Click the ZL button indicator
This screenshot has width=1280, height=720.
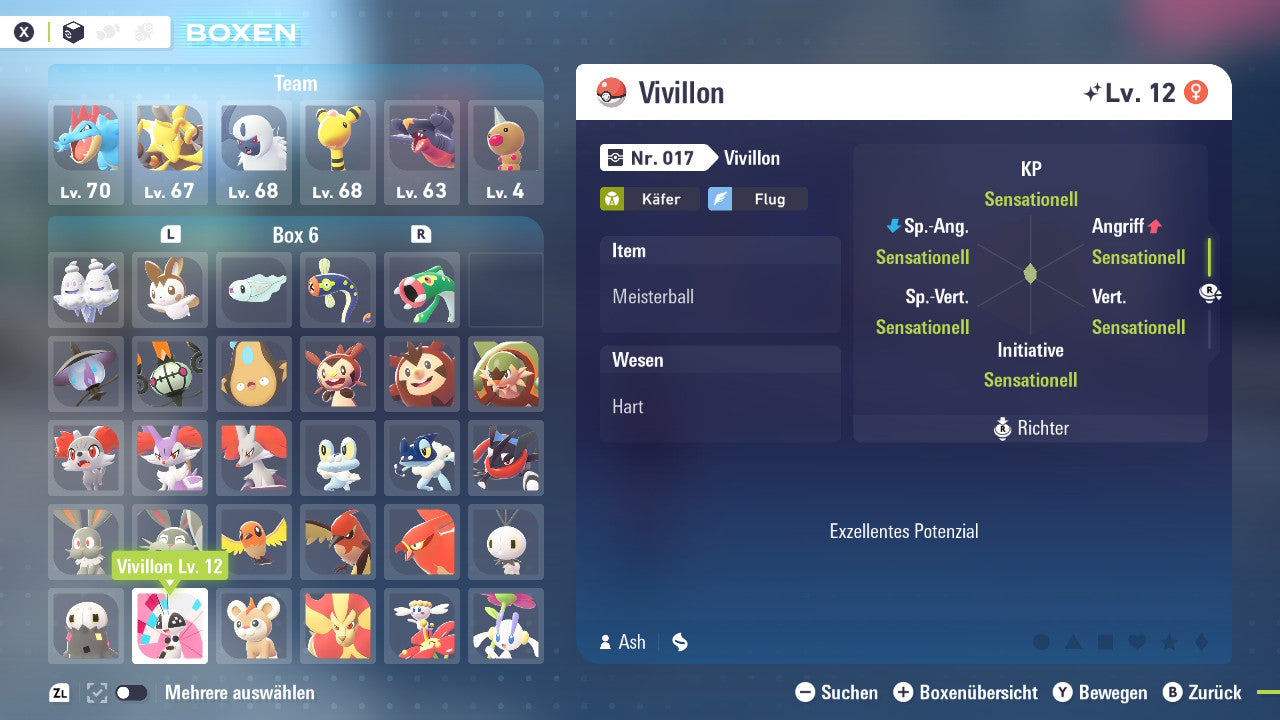tap(59, 692)
